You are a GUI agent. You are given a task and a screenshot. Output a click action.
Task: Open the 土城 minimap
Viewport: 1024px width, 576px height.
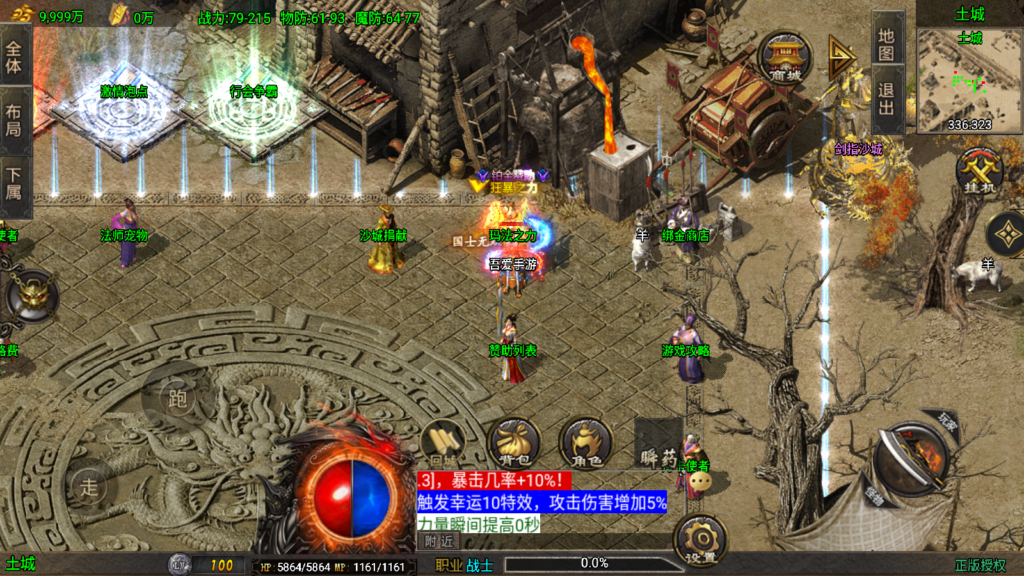[968, 80]
